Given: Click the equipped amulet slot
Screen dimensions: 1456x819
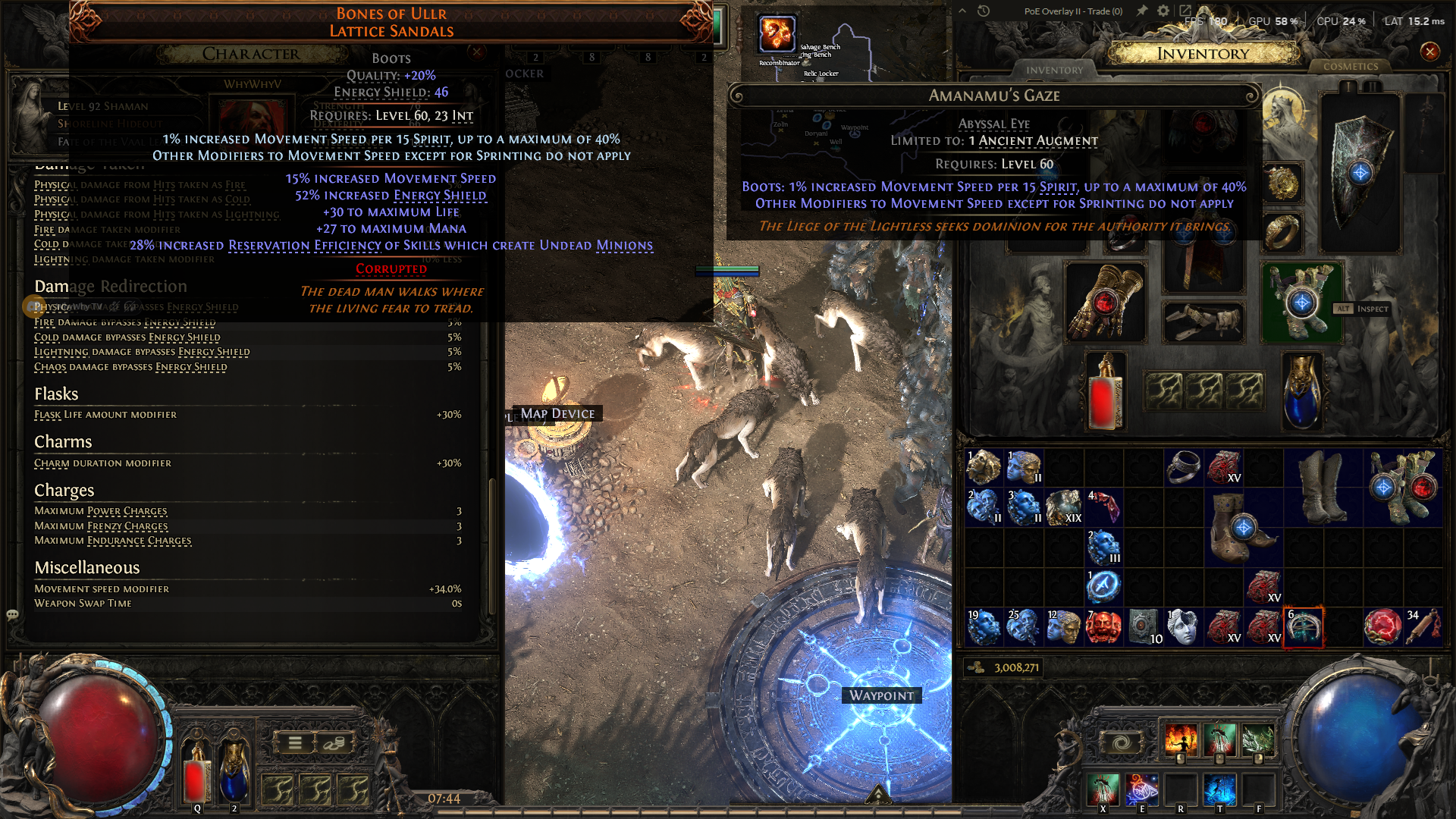Looking at the screenshot, I should tap(1282, 183).
